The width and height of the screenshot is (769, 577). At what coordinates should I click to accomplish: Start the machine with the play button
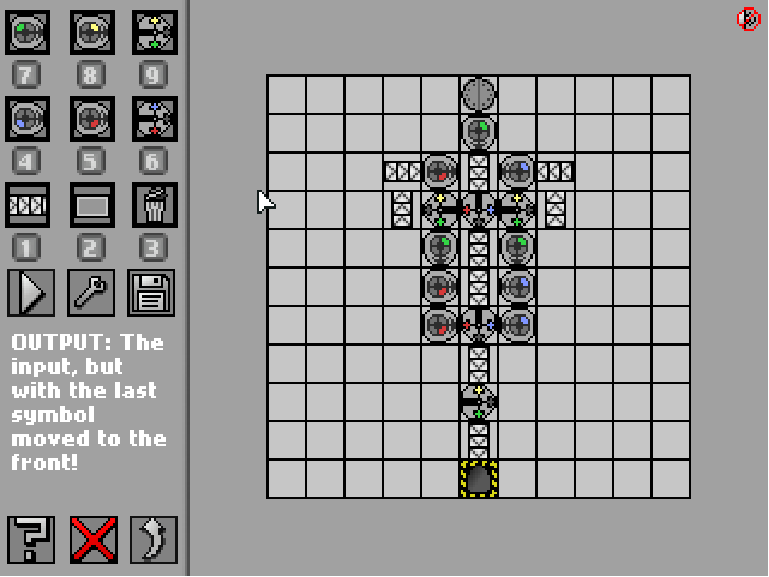point(30,292)
